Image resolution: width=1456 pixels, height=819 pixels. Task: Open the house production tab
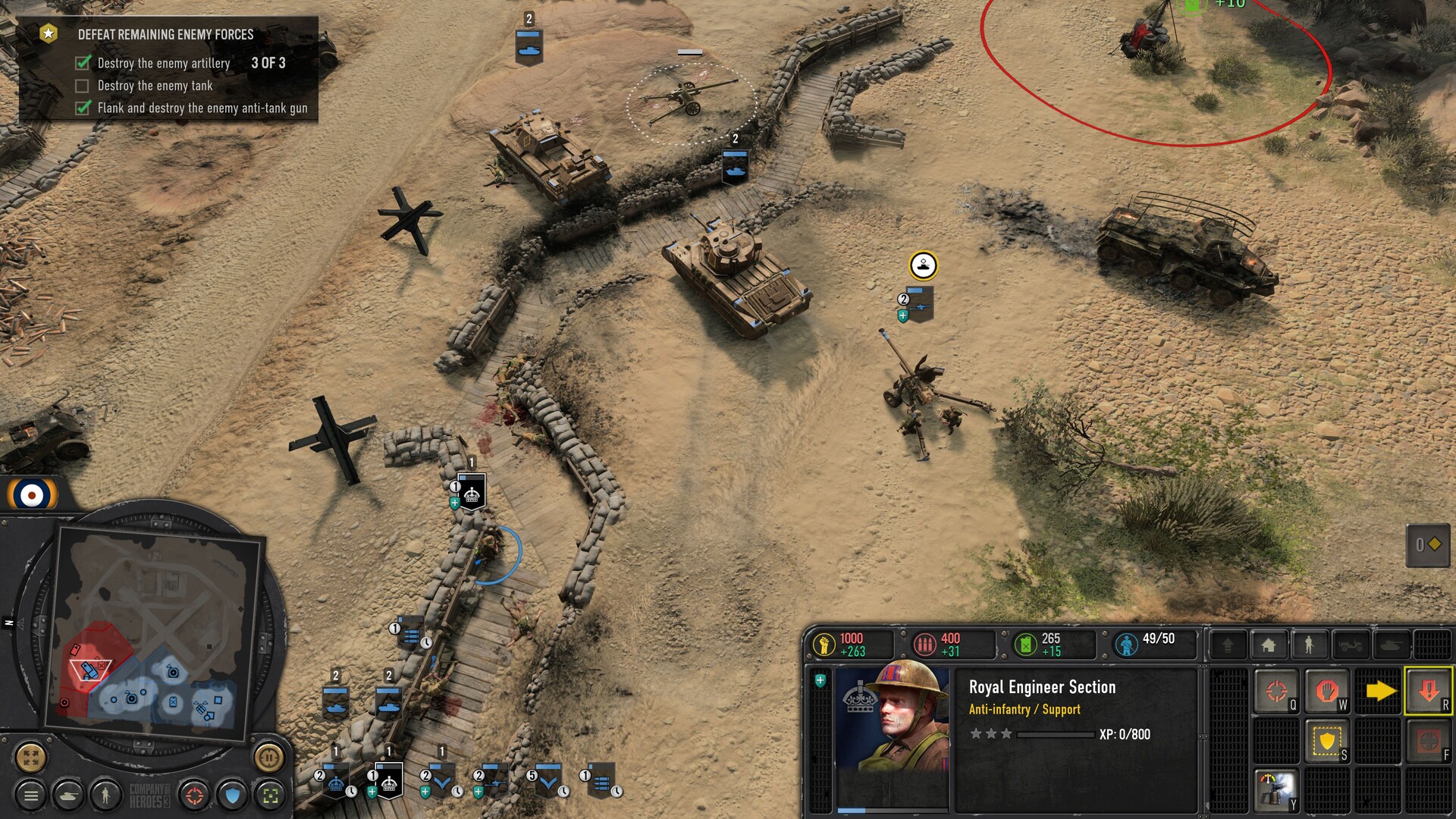point(1269,645)
